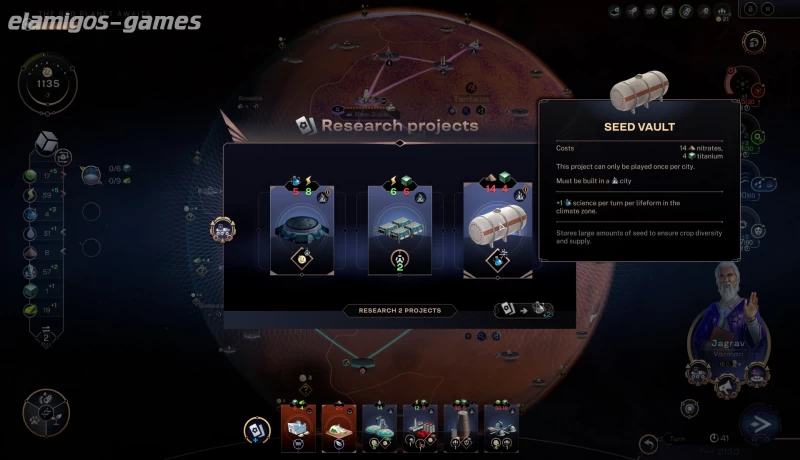Screen dimensions: 800x460
Task: Open the circular menu wheel at bottom left
Action: (x=46, y=413)
